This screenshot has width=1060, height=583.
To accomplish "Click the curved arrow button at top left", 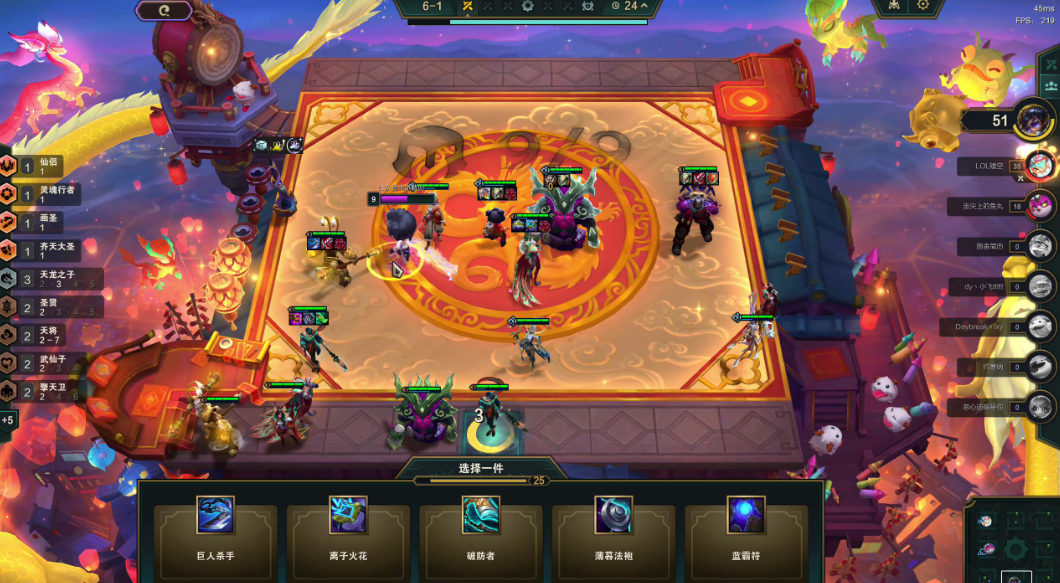I will tap(162, 11).
